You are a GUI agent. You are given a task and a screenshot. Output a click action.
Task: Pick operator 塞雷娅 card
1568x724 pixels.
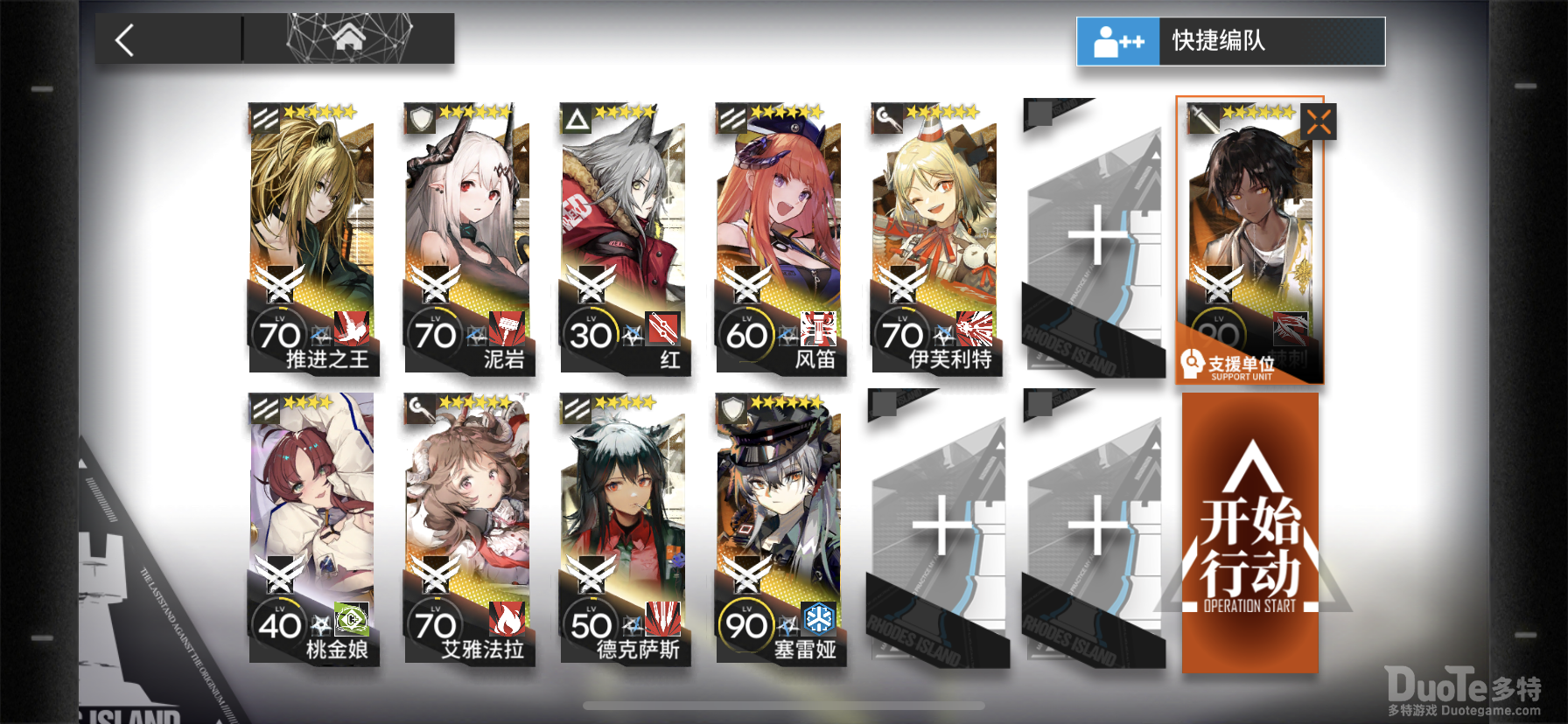tap(780, 528)
